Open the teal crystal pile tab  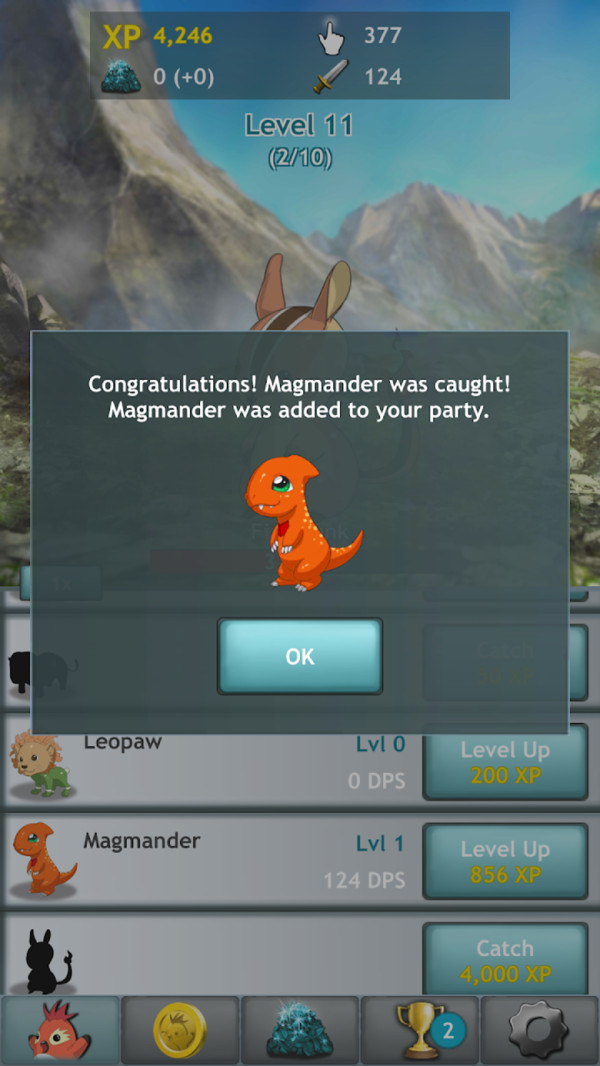pyautogui.click(x=300, y=1029)
